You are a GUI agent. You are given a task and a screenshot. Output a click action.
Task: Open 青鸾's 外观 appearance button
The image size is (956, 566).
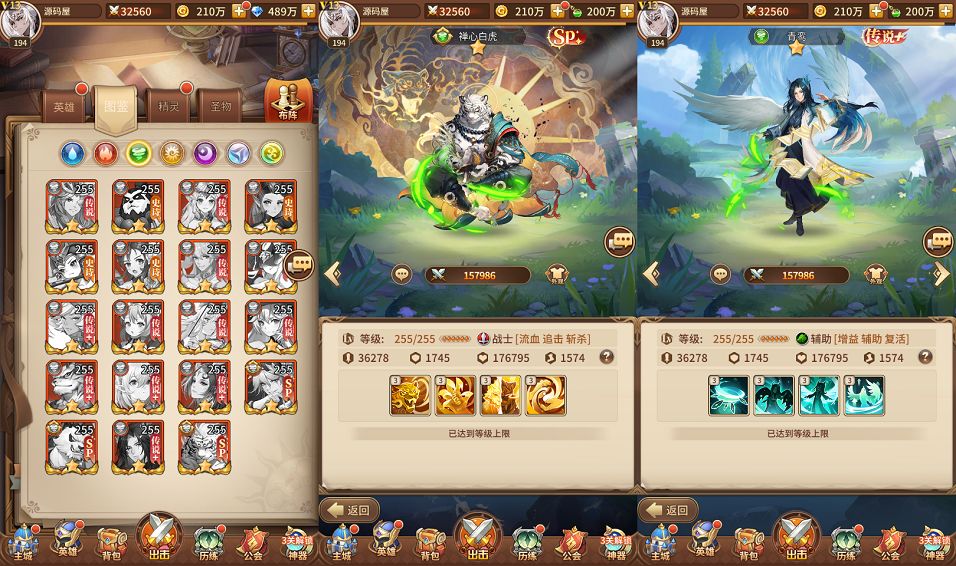875,275
